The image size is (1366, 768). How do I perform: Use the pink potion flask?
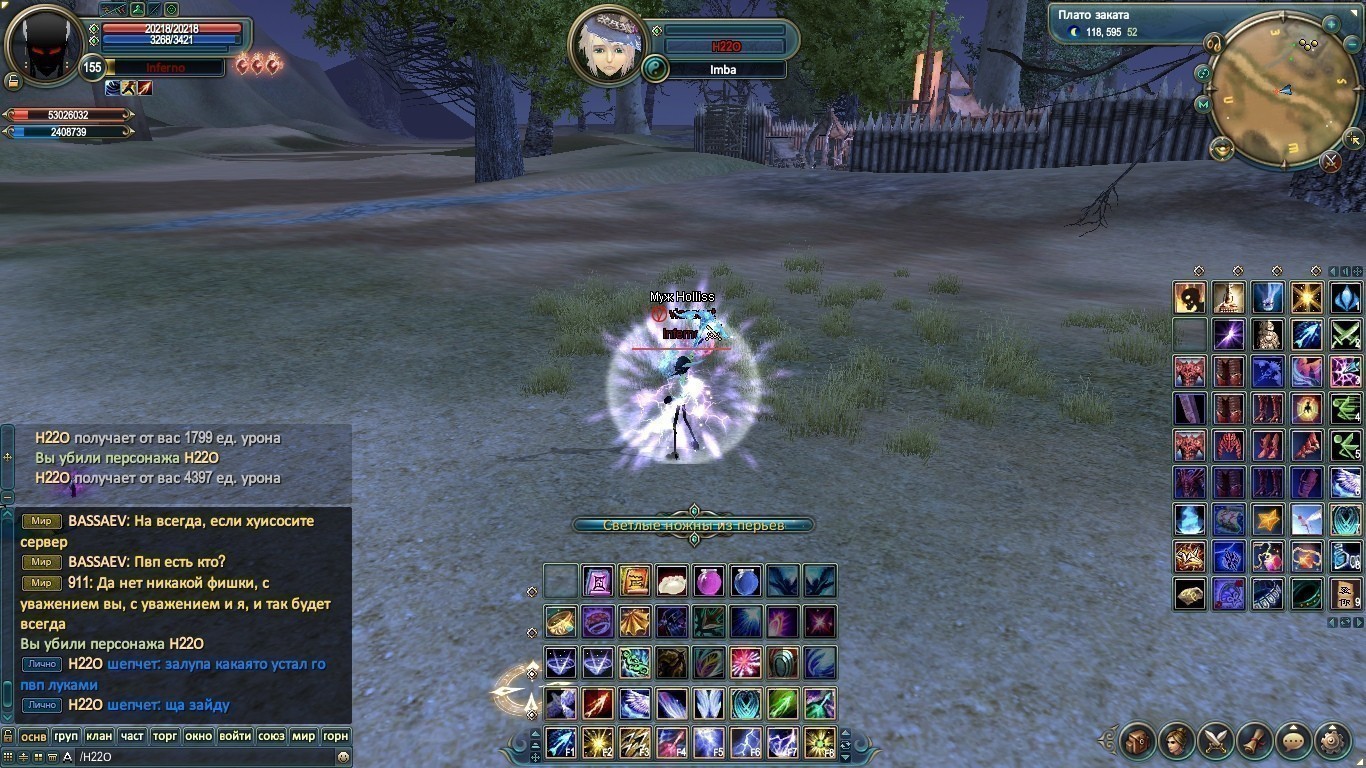pyautogui.click(x=709, y=581)
